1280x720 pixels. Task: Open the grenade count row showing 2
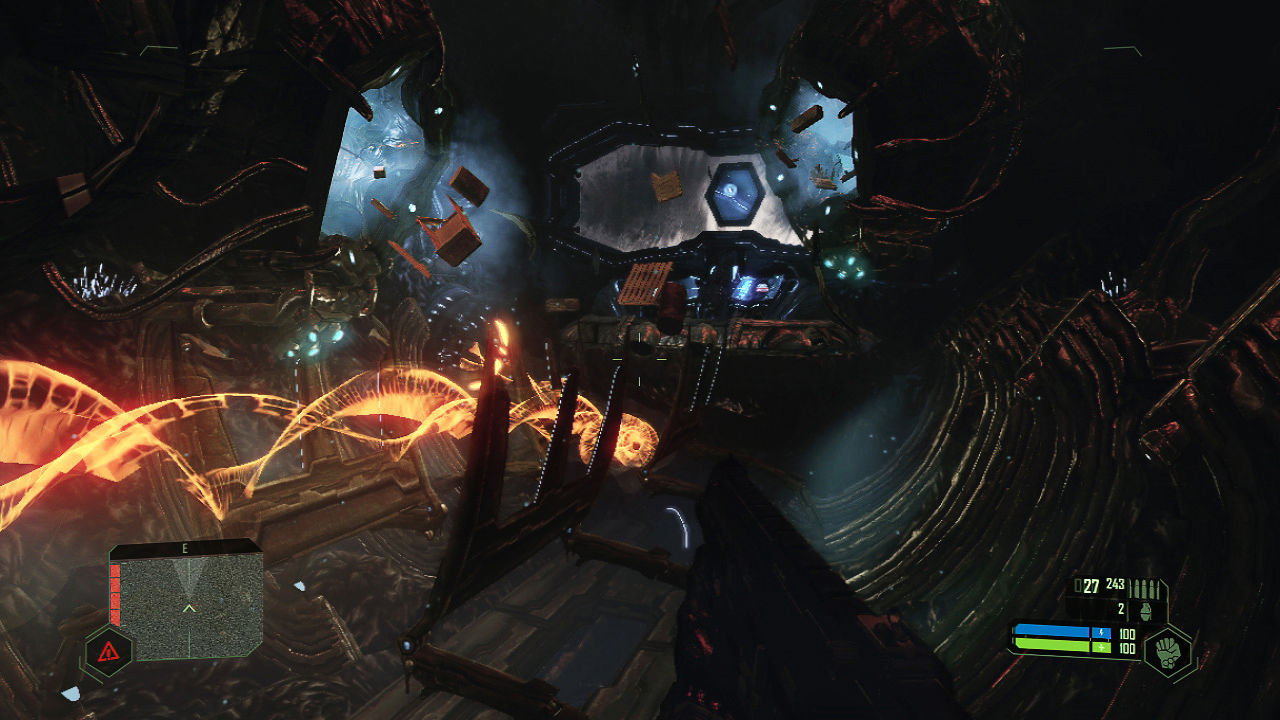click(x=1121, y=608)
